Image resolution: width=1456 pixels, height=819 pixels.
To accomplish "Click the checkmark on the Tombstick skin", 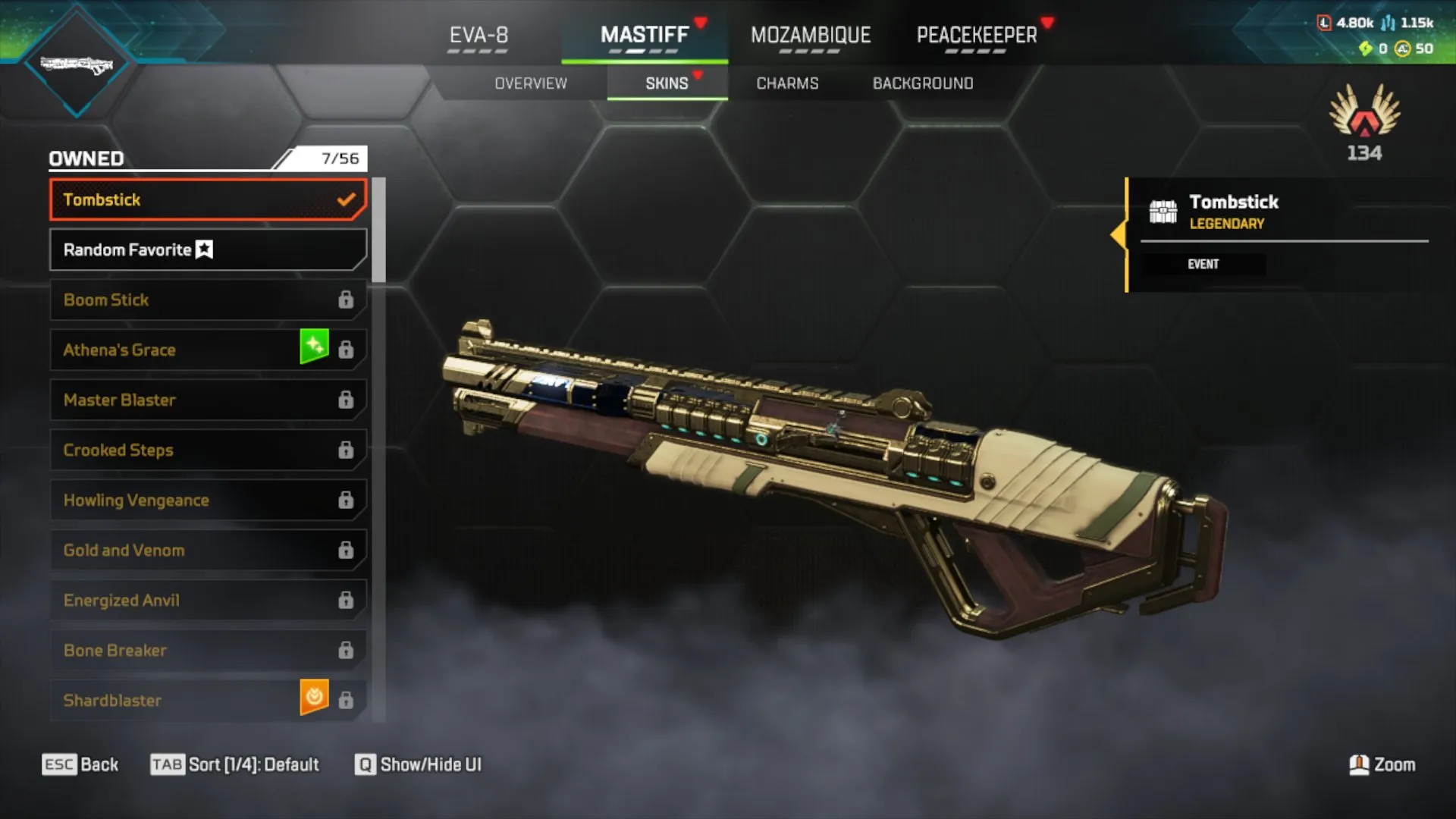I will tap(347, 199).
